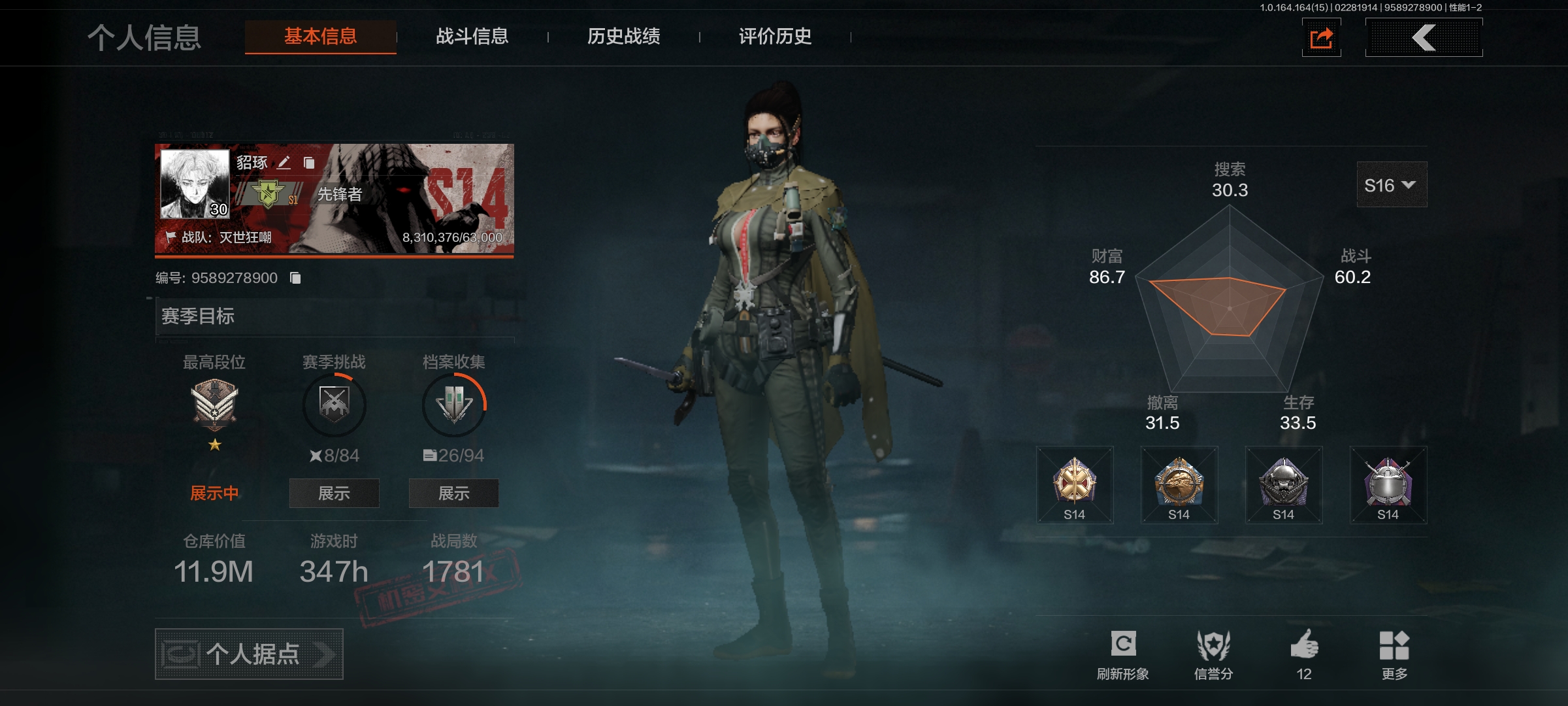This screenshot has width=1568, height=706.
Task: Click the player avatar portrait
Action: click(x=195, y=184)
